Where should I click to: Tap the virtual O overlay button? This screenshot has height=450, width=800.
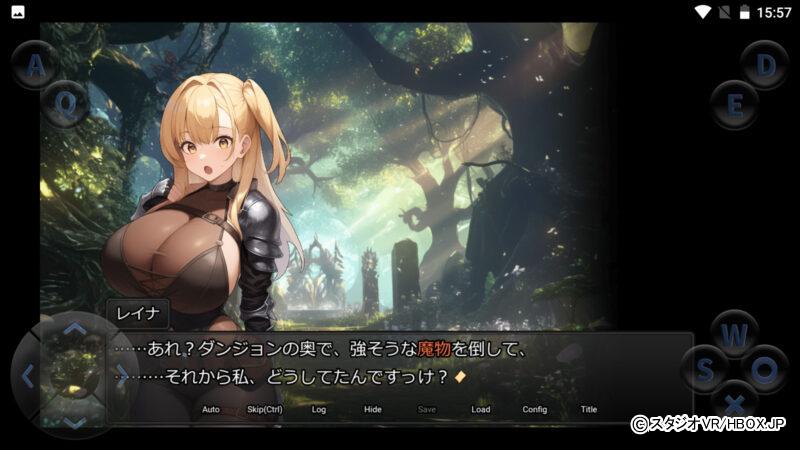point(765,370)
